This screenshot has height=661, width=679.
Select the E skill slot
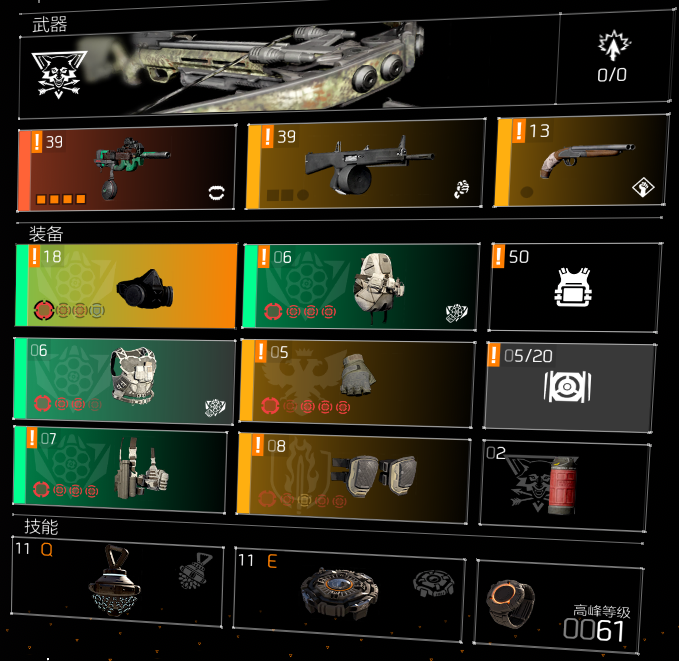(350, 591)
